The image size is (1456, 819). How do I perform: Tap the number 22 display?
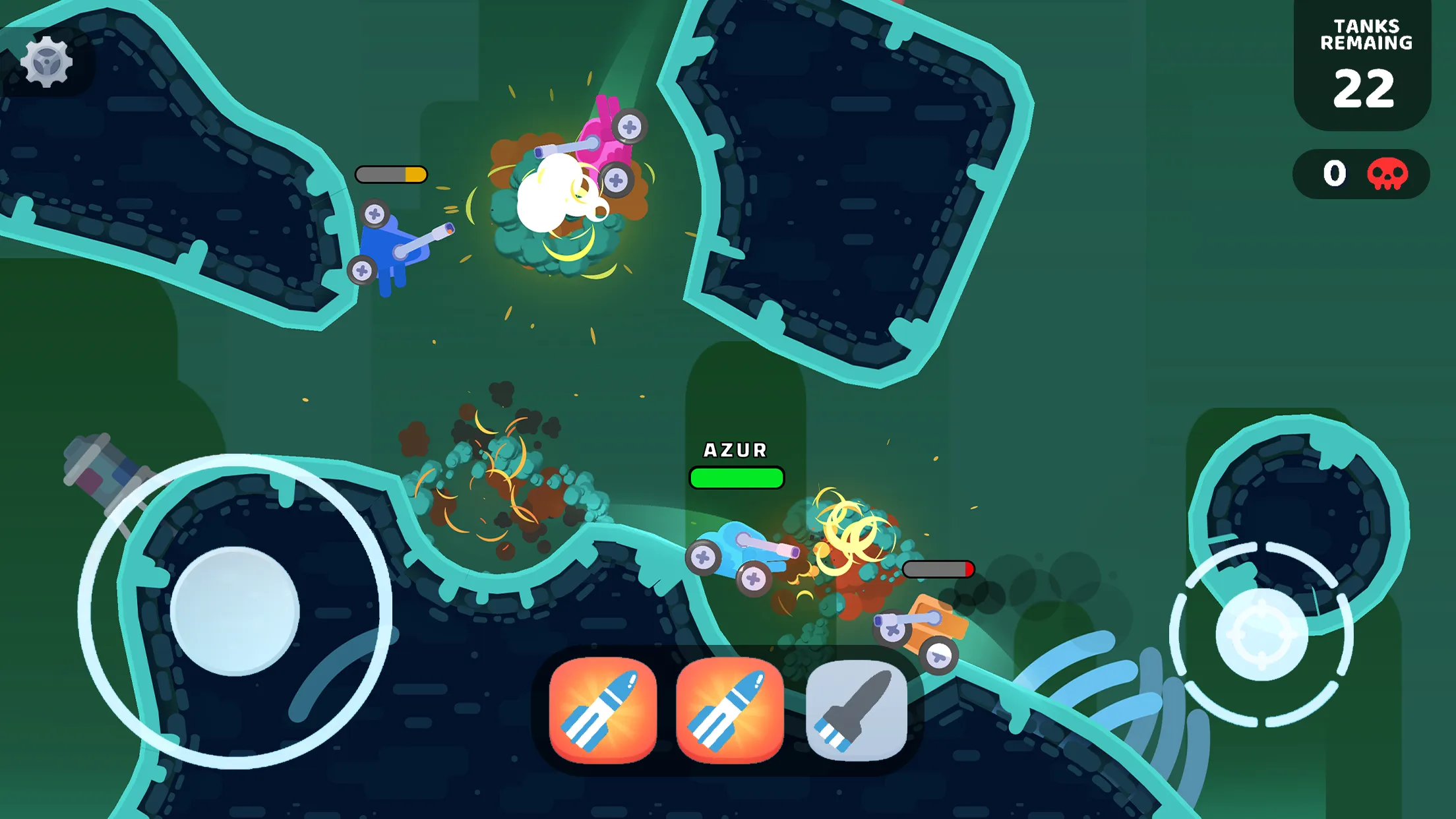pyautogui.click(x=1365, y=87)
